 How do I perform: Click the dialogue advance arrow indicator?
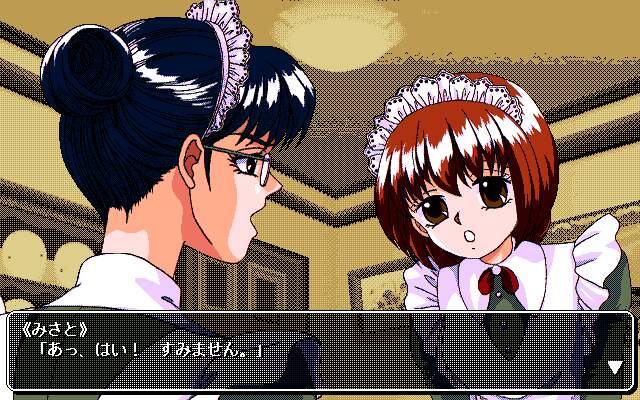pos(614,367)
